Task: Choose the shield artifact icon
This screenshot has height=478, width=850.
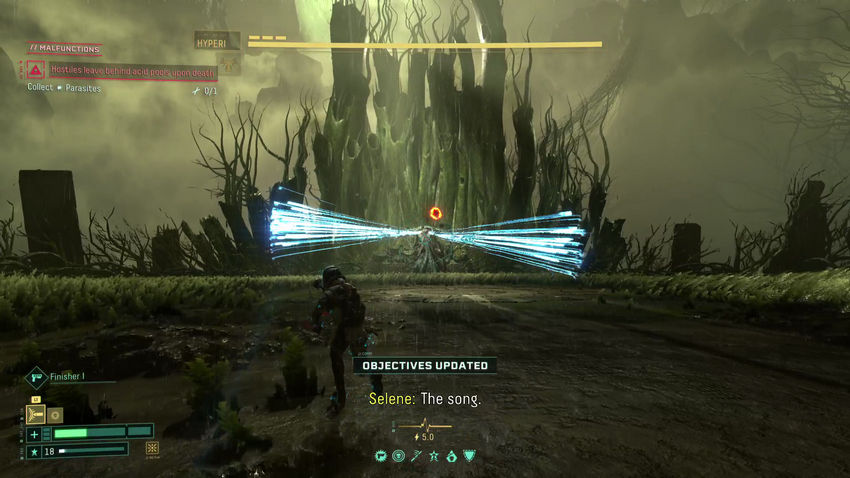Action: [x=468, y=457]
